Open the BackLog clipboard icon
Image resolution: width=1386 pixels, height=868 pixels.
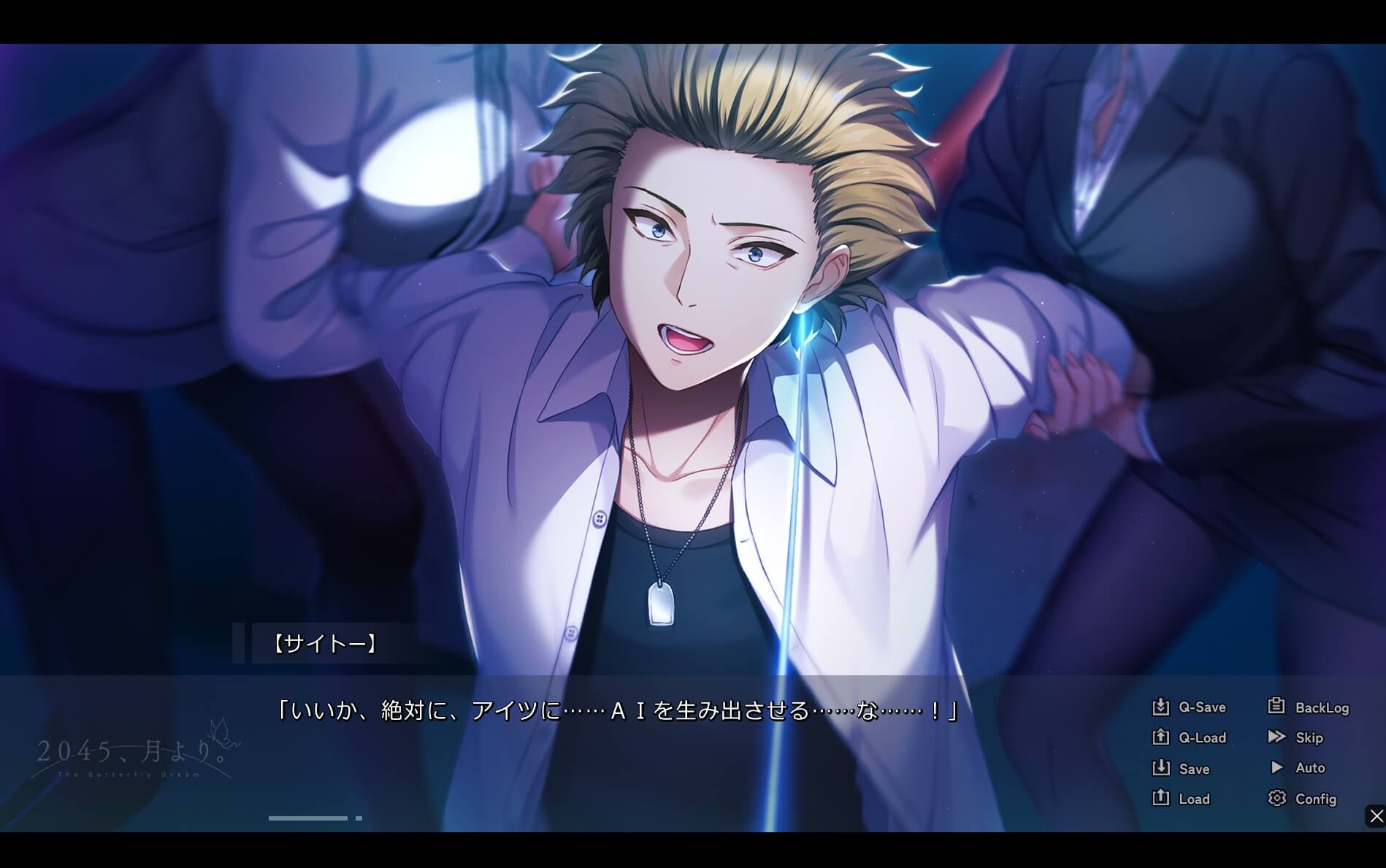tap(1277, 707)
